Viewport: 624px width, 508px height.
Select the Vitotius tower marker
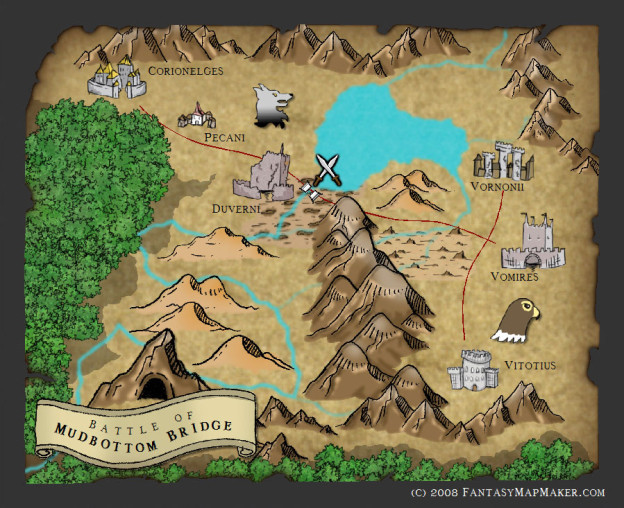(x=473, y=370)
